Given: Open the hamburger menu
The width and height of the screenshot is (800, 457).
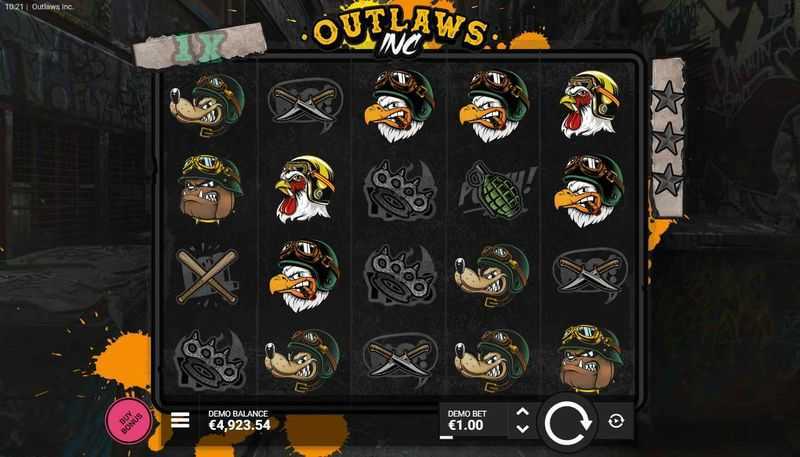Looking at the screenshot, I should [x=181, y=420].
